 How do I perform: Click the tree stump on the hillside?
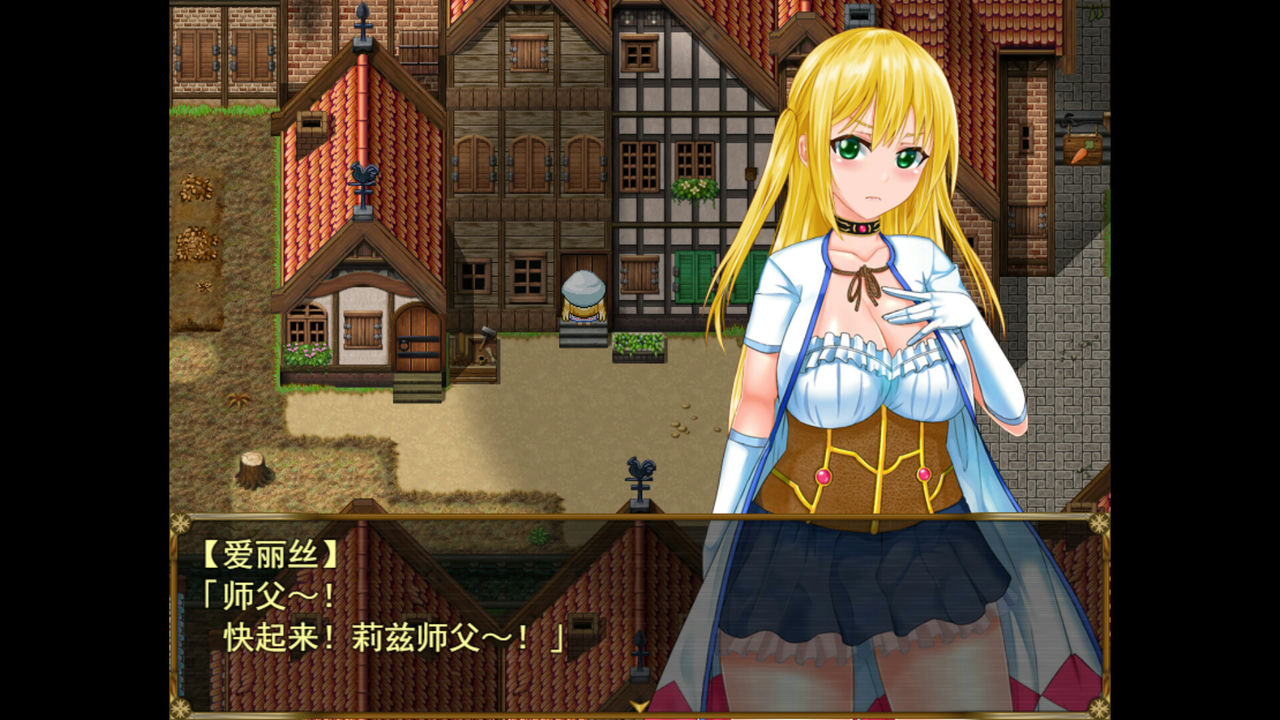[x=252, y=471]
